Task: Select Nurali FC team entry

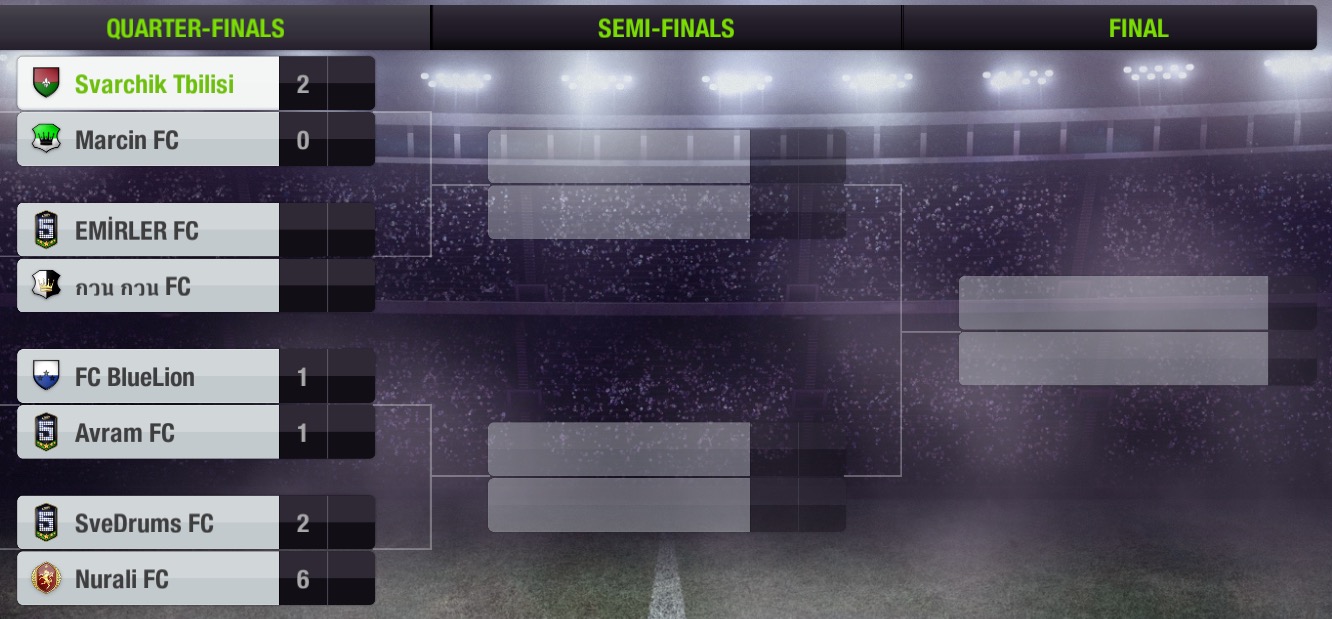Action: pyautogui.click(x=149, y=579)
